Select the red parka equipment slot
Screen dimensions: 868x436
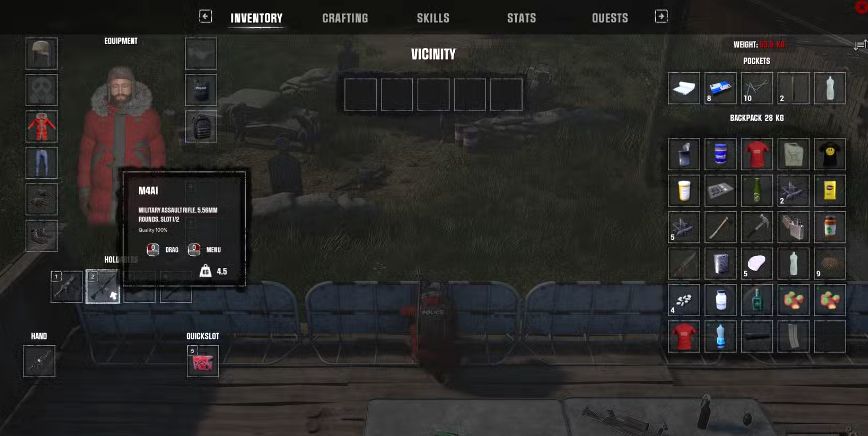click(42, 127)
